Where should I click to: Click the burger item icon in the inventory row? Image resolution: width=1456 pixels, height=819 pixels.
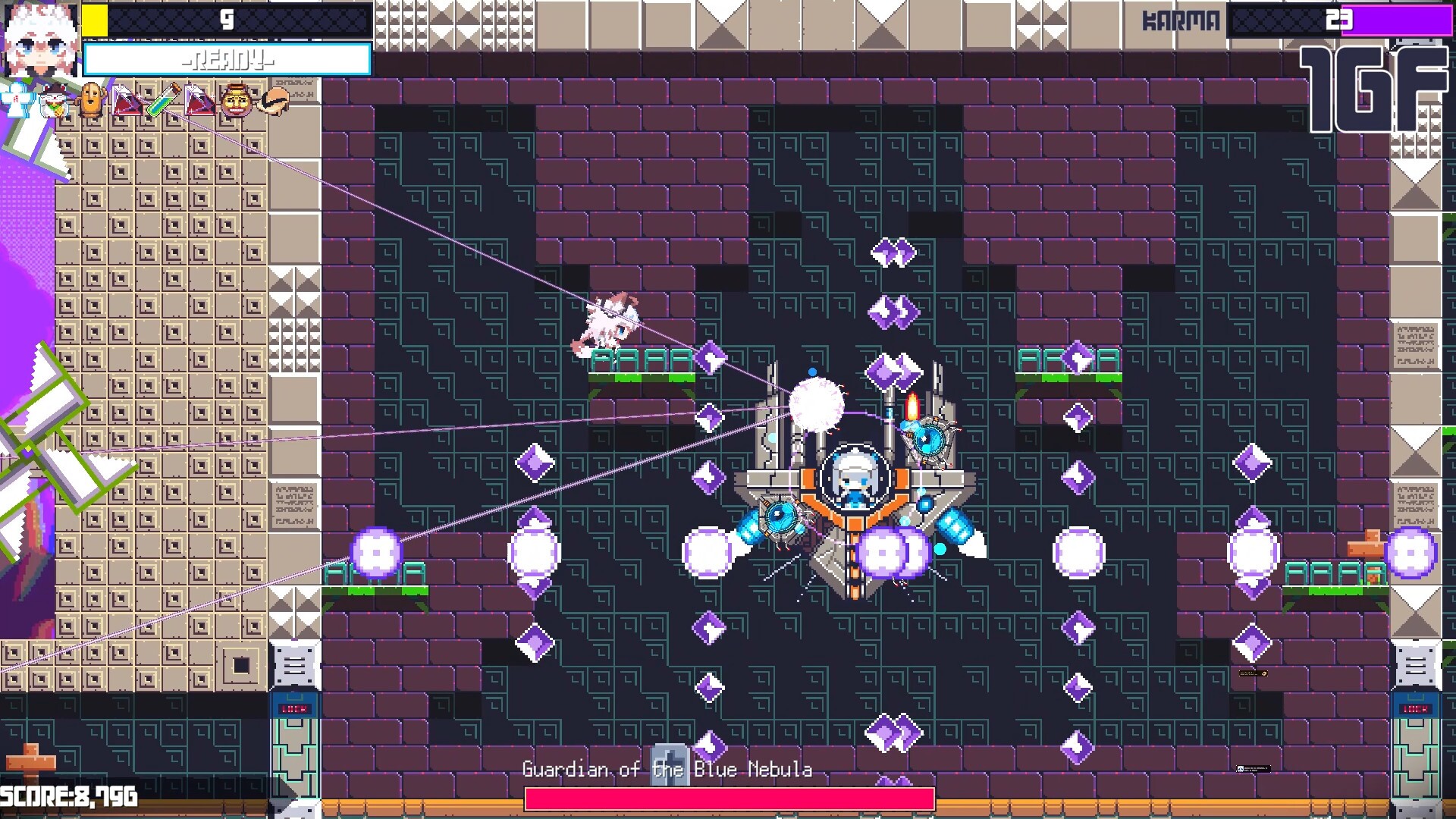coord(273,101)
